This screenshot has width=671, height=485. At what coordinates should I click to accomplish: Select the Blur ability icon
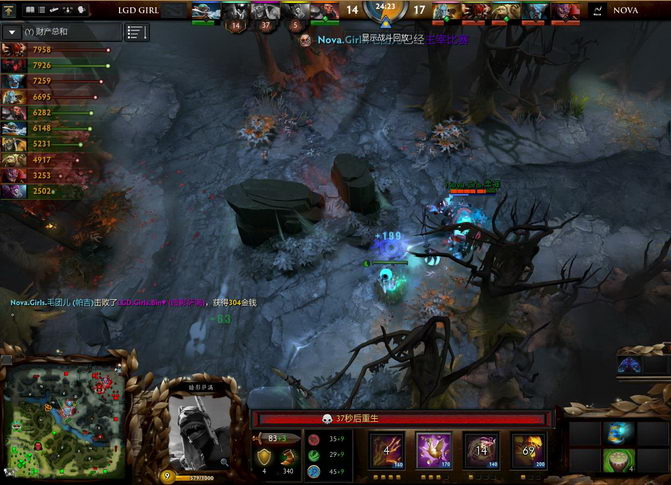pos(481,450)
